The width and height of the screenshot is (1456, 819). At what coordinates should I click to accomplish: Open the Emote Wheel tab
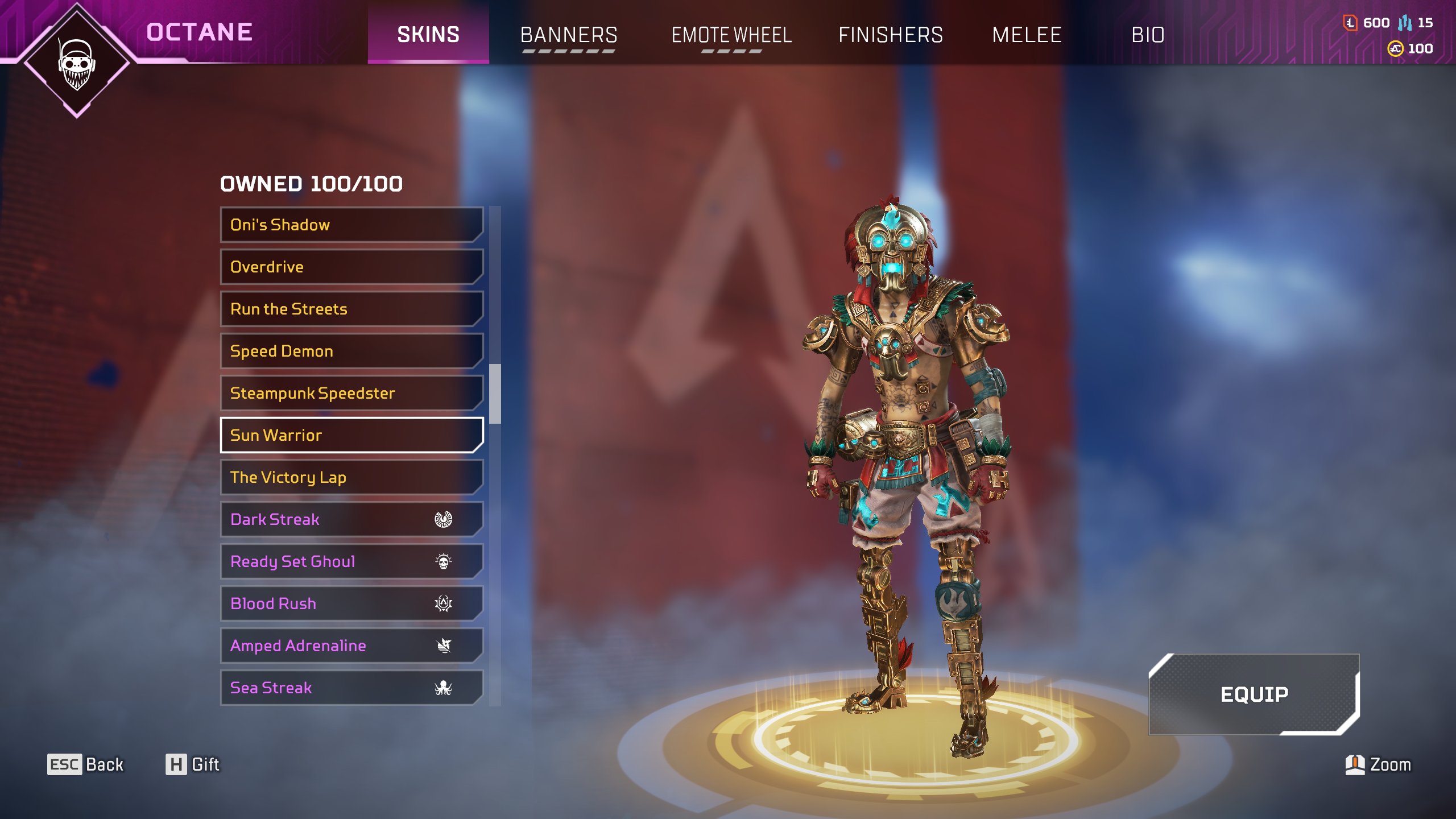(731, 35)
